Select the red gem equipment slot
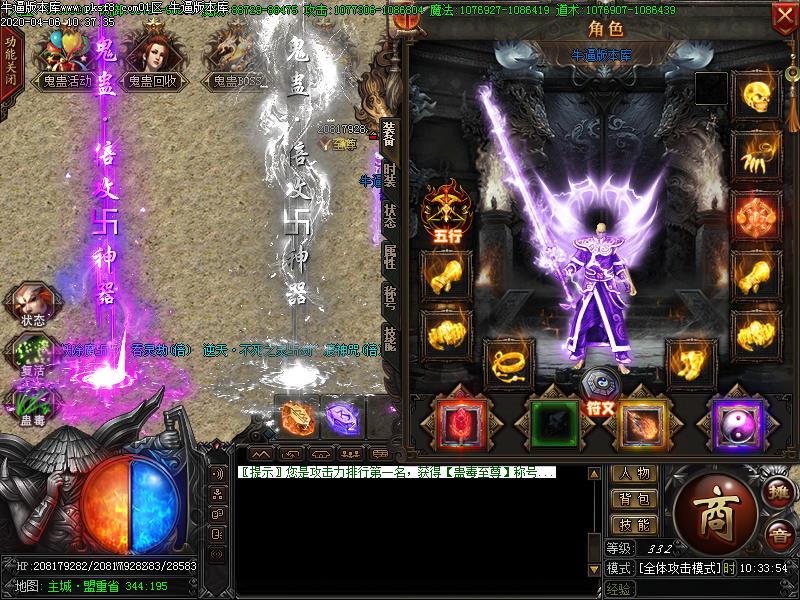This screenshot has width=800, height=600. [461, 424]
